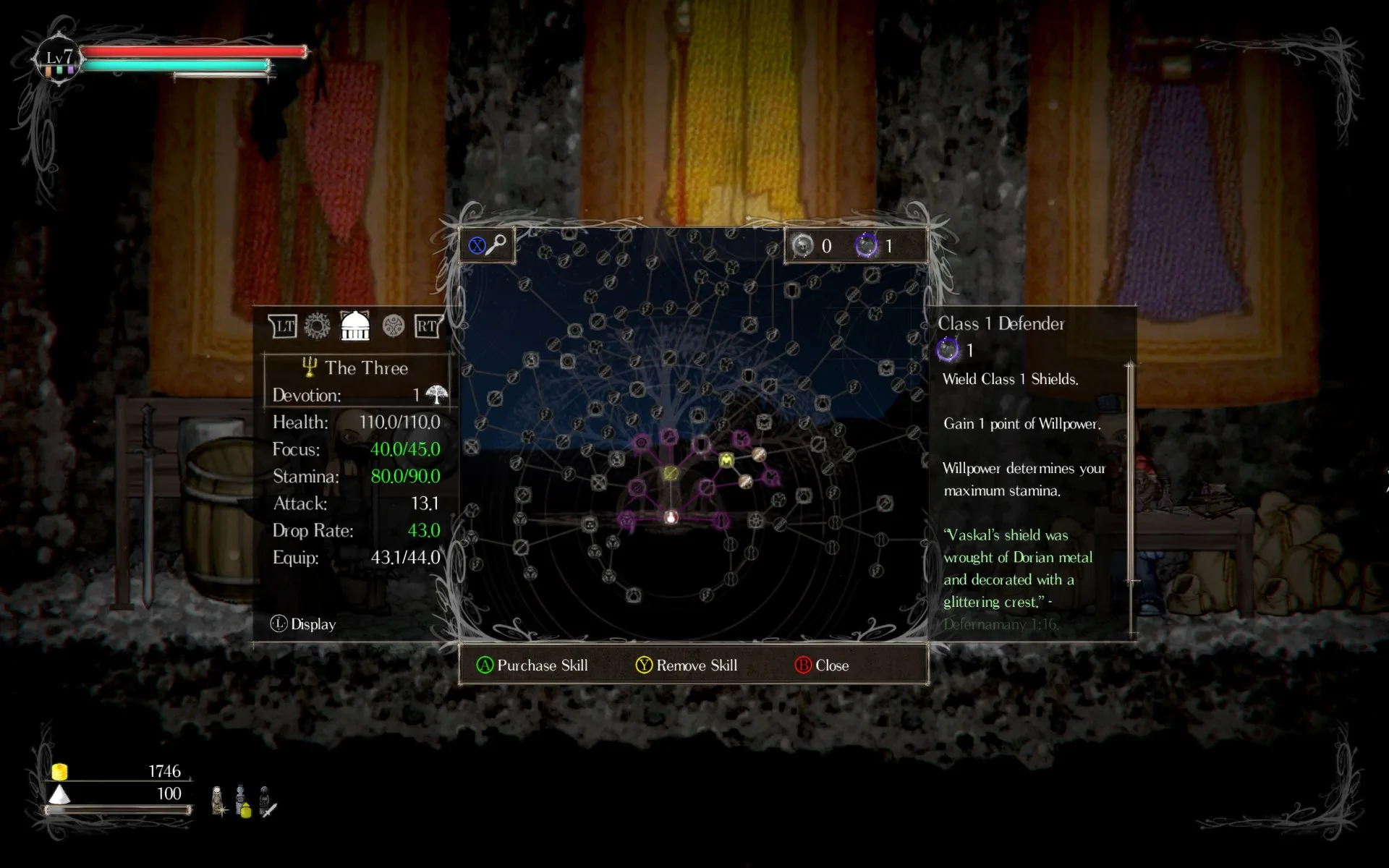Select the yellow armor skill node

[x=726, y=460]
